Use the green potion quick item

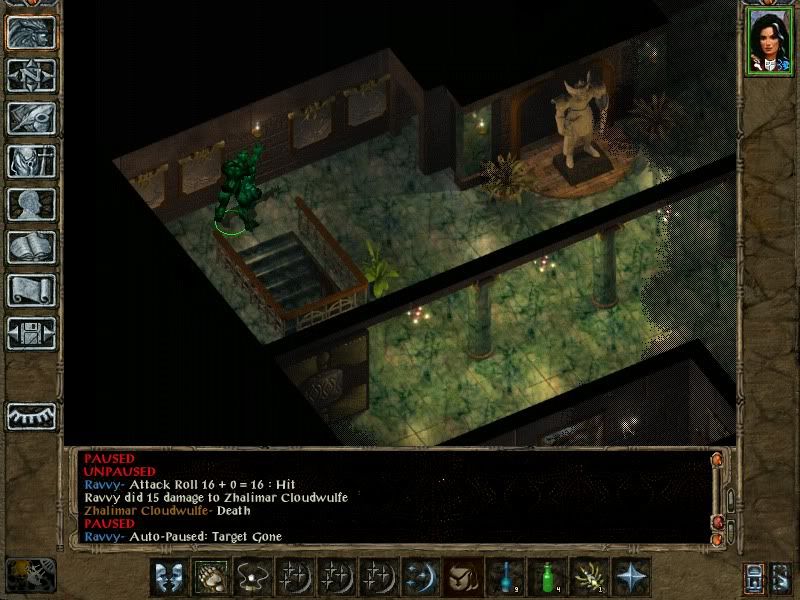(546, 576)
